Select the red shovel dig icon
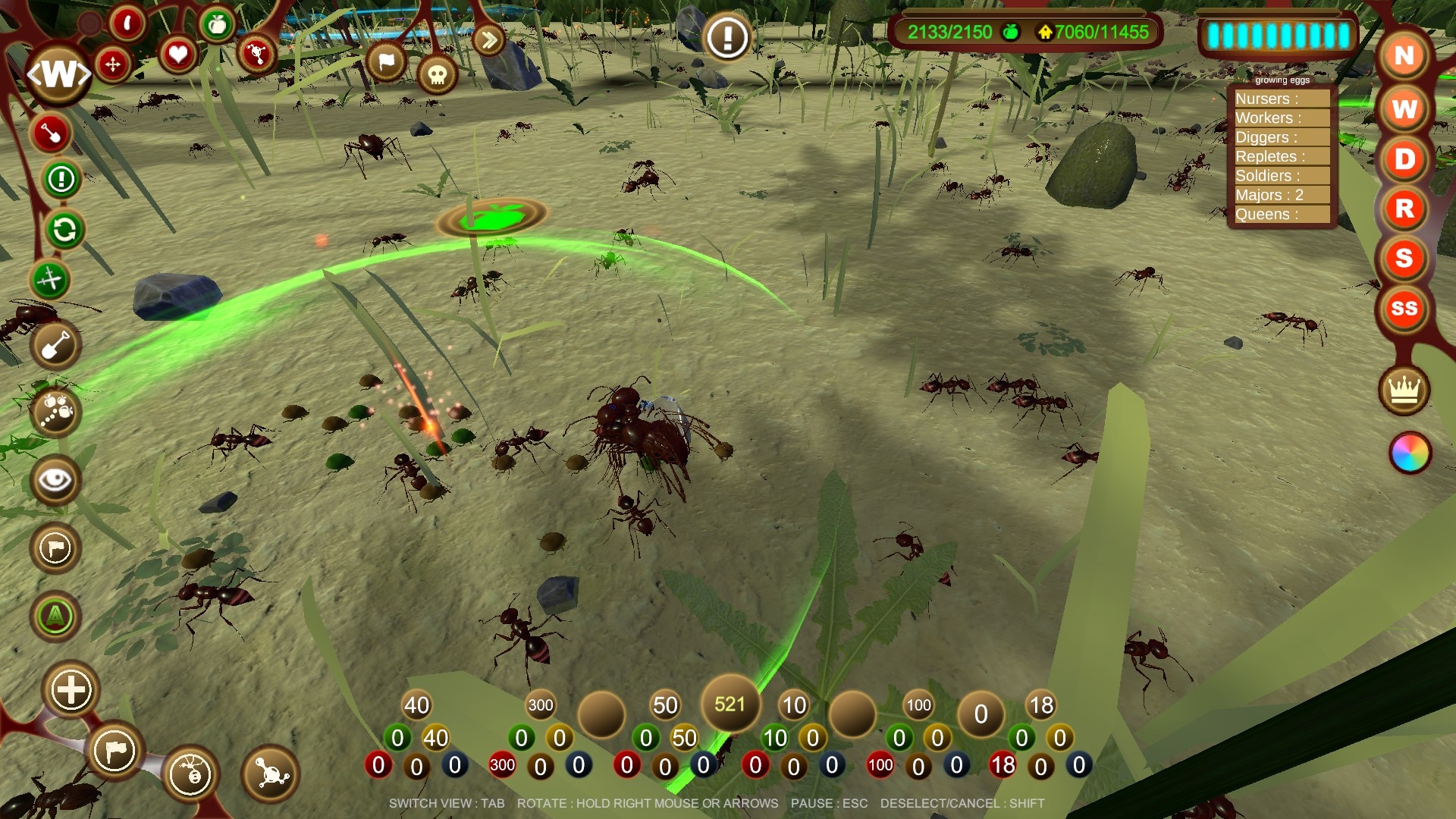1456x819 pixels. pos(51,133)
